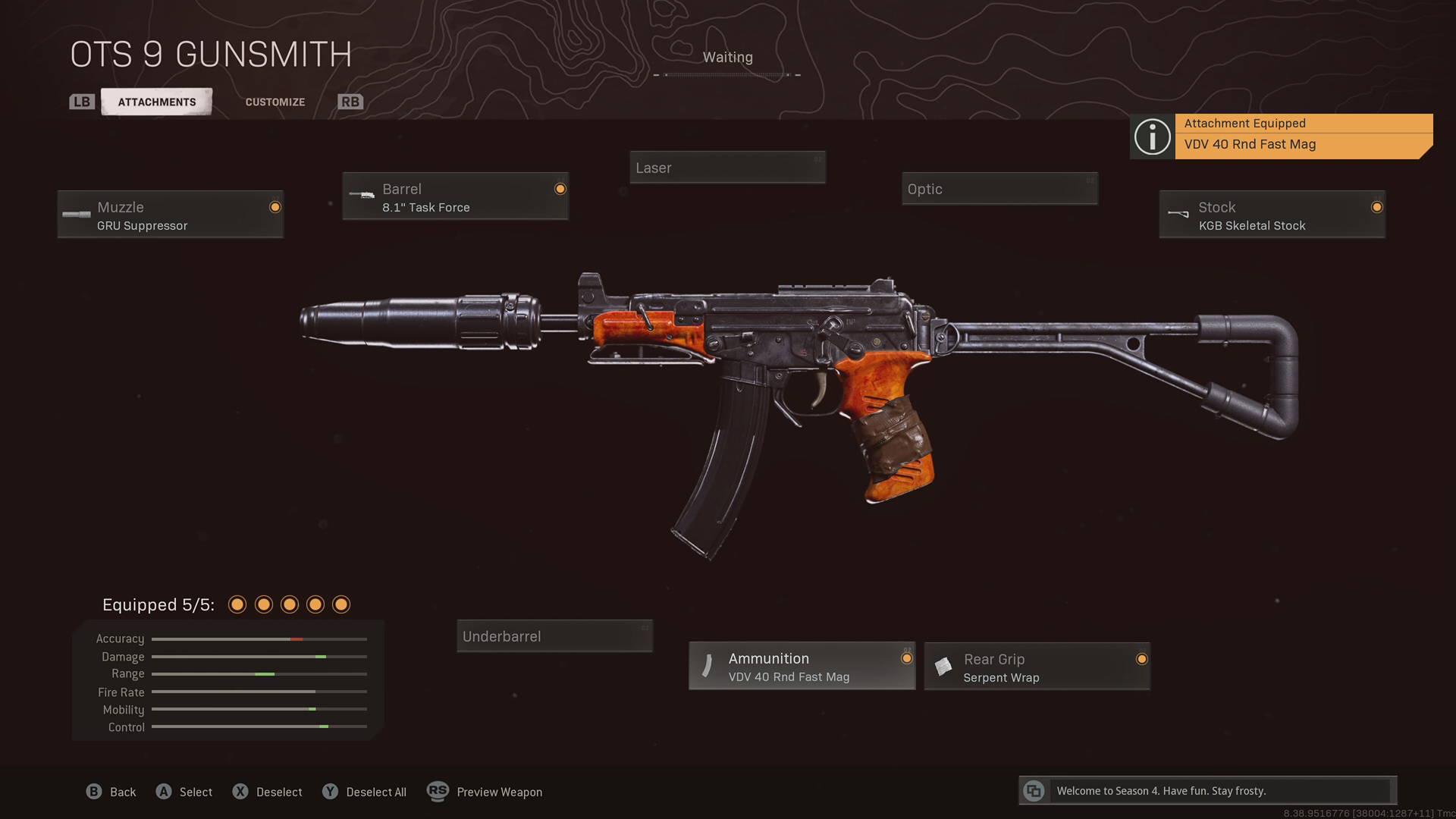Image resolution: width=1456 pixels, height=819 pixels.
Task: Click the Attachment Equipped info icon
Action: 1152,136
